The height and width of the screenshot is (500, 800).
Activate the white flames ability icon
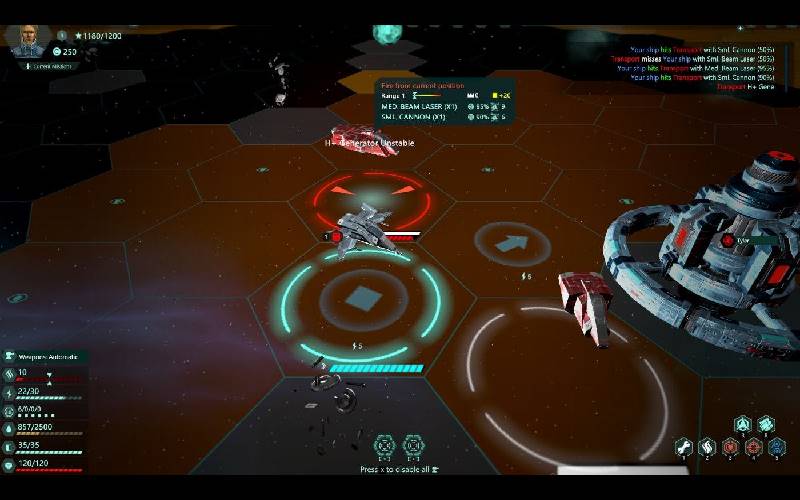pyautogui.click(x=706, y=447)
